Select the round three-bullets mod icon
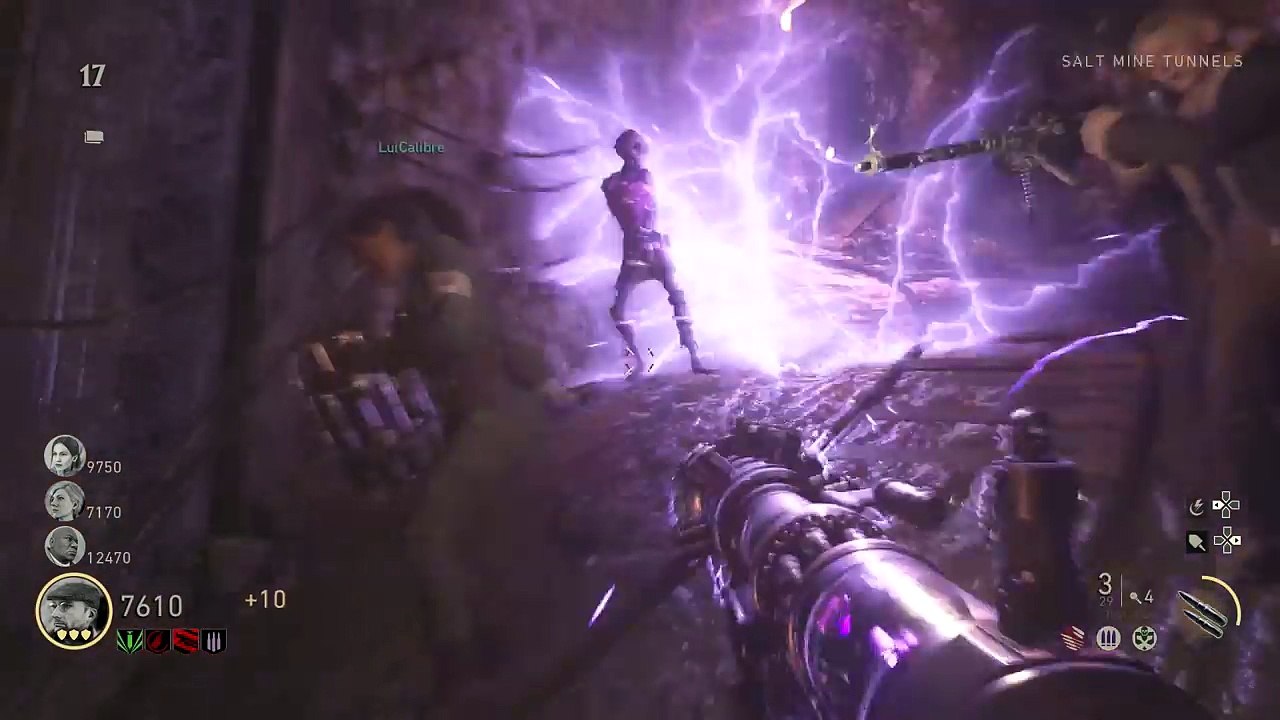Image resolution: width=1280 pixels, height=720 pixels. pos(1108,639)
